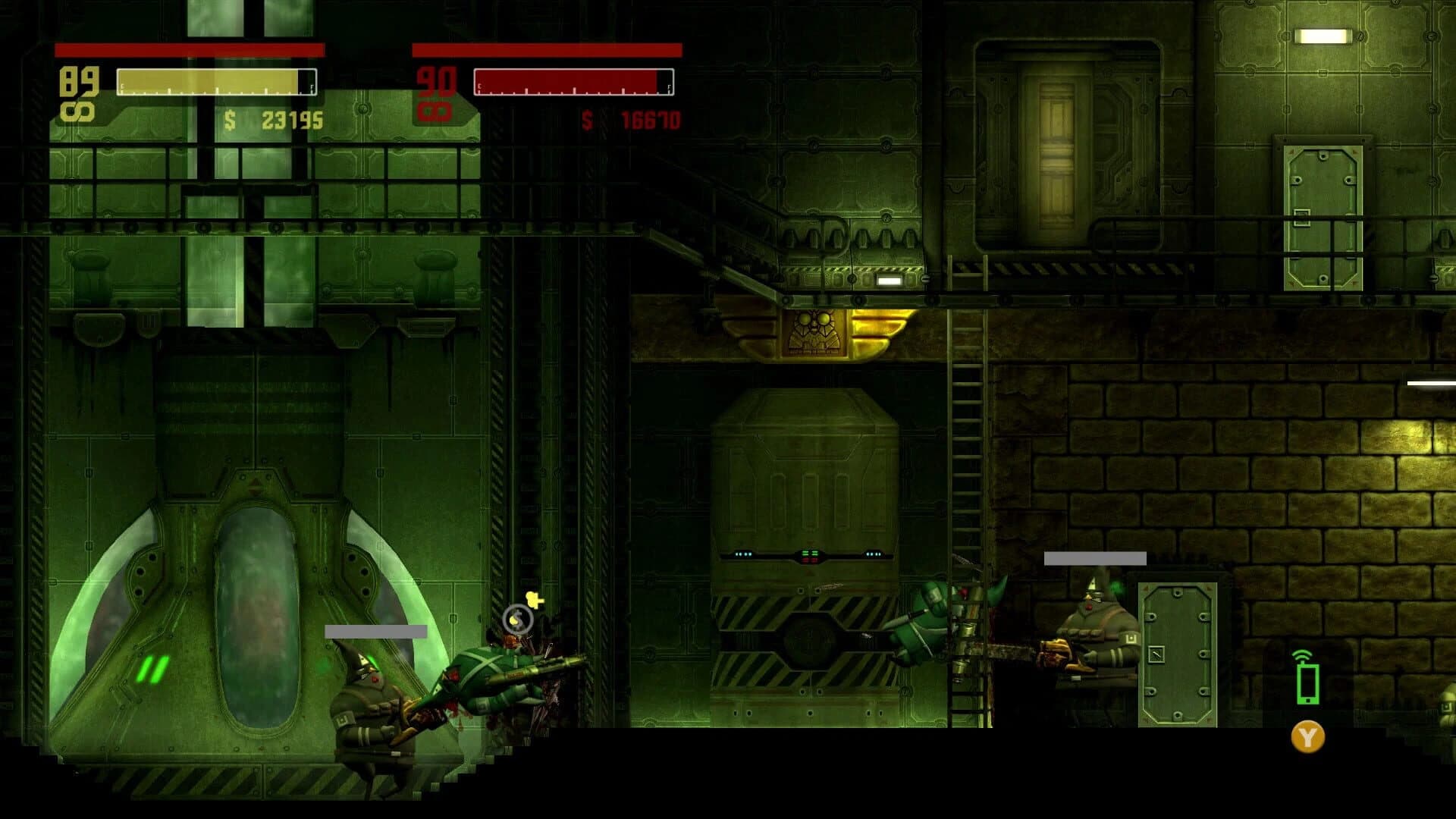The width and height of the screenshot is (1456, 819).
Task: Select player one's yellow infinity ammo symbol
Action: coord(78,110)
